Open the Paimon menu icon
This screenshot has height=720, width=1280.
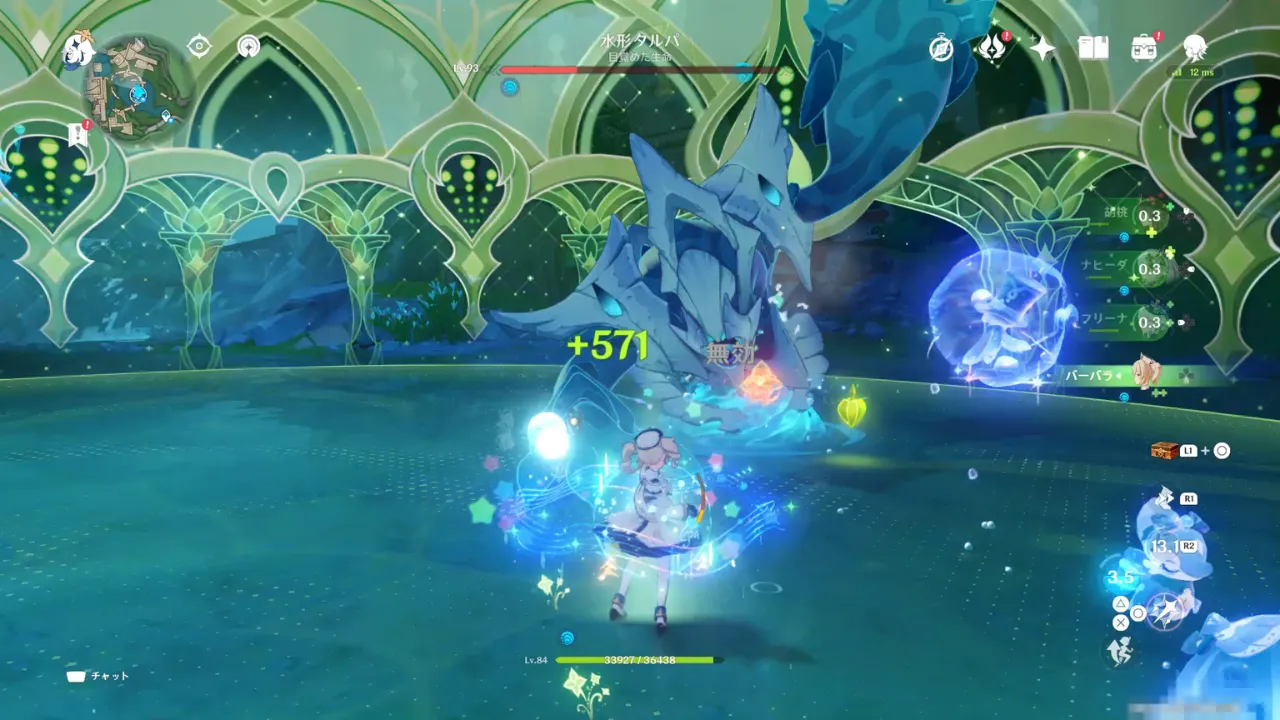[77, 48]
